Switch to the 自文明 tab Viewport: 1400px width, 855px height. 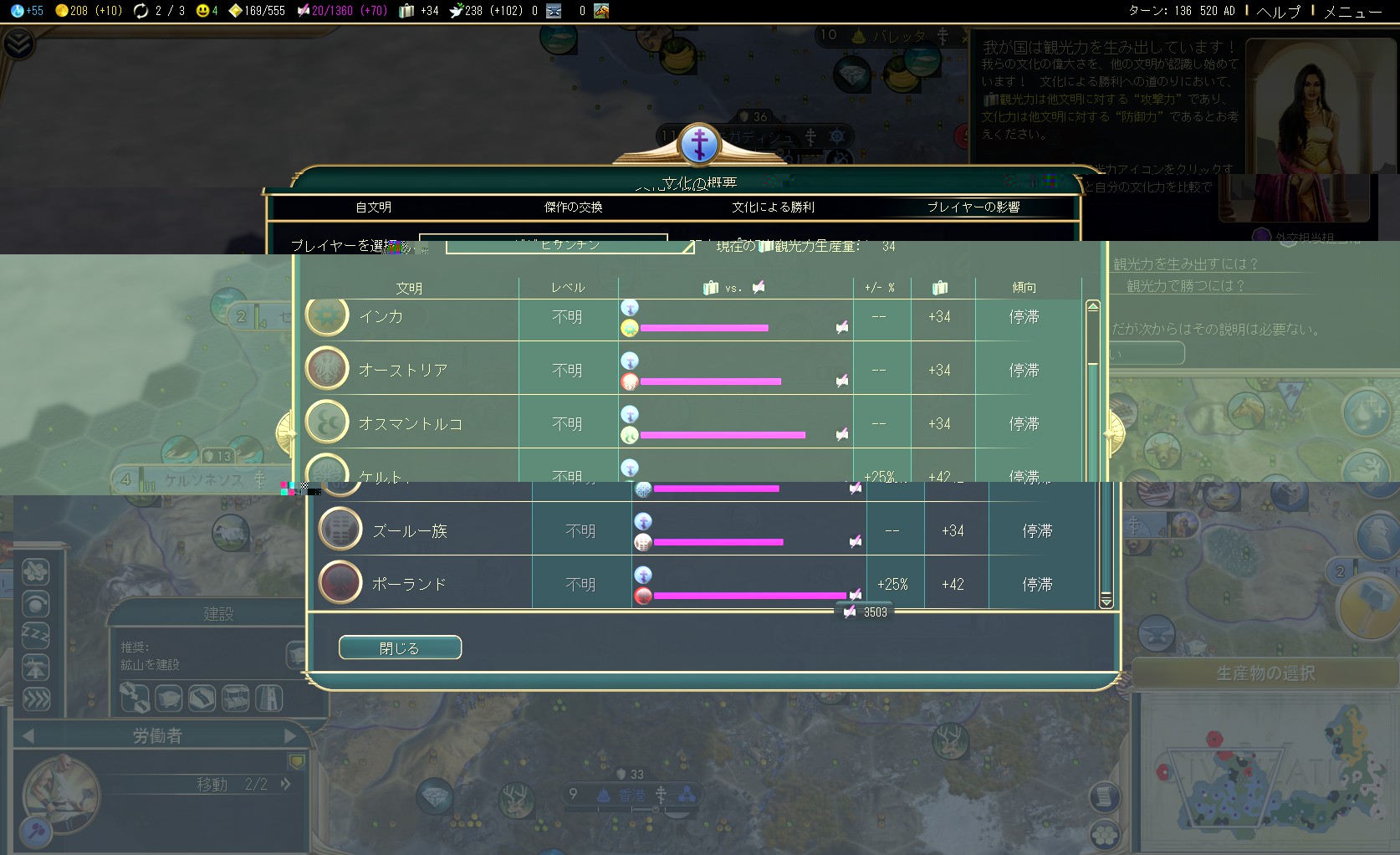coord(373,207)
